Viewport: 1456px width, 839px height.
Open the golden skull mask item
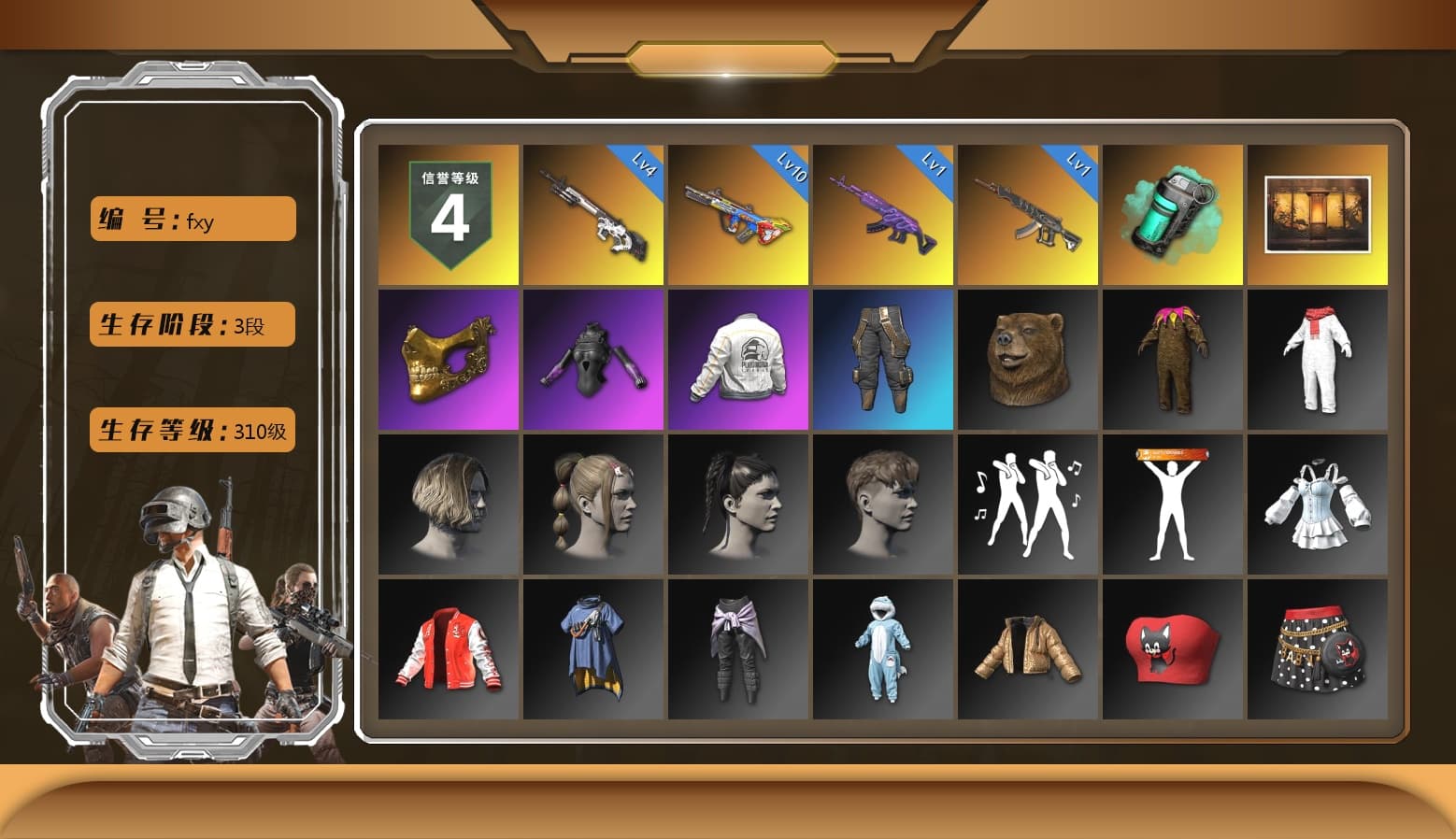(449, 360)
